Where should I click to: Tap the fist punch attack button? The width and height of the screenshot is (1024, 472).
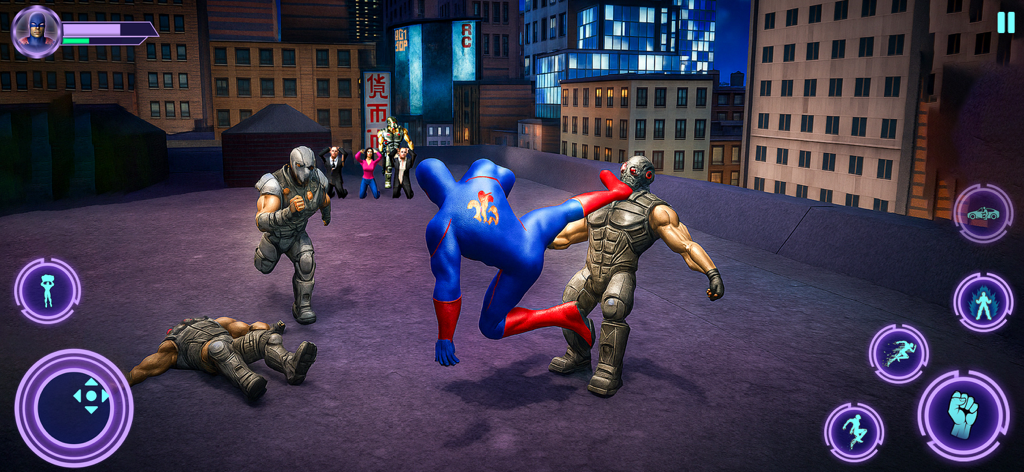[963, 415]
